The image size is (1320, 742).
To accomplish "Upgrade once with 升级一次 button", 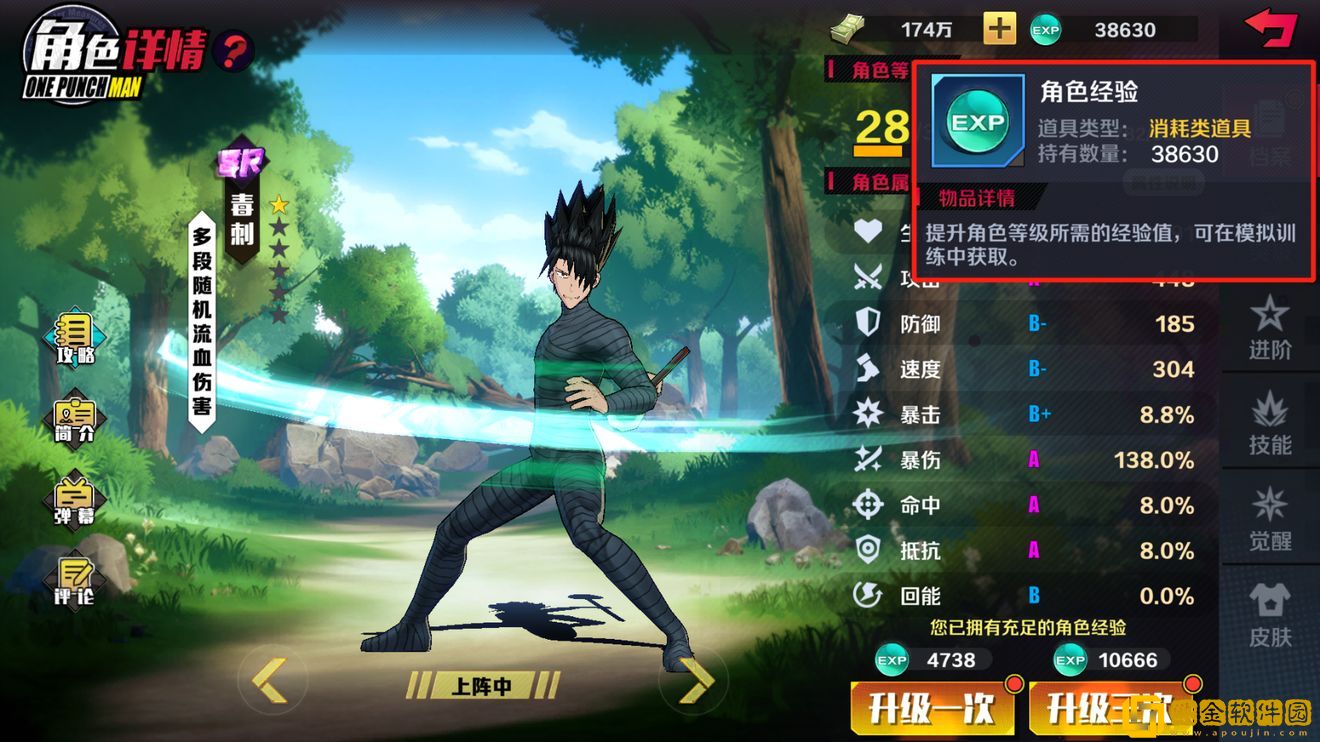I will [x=931, y=709].
